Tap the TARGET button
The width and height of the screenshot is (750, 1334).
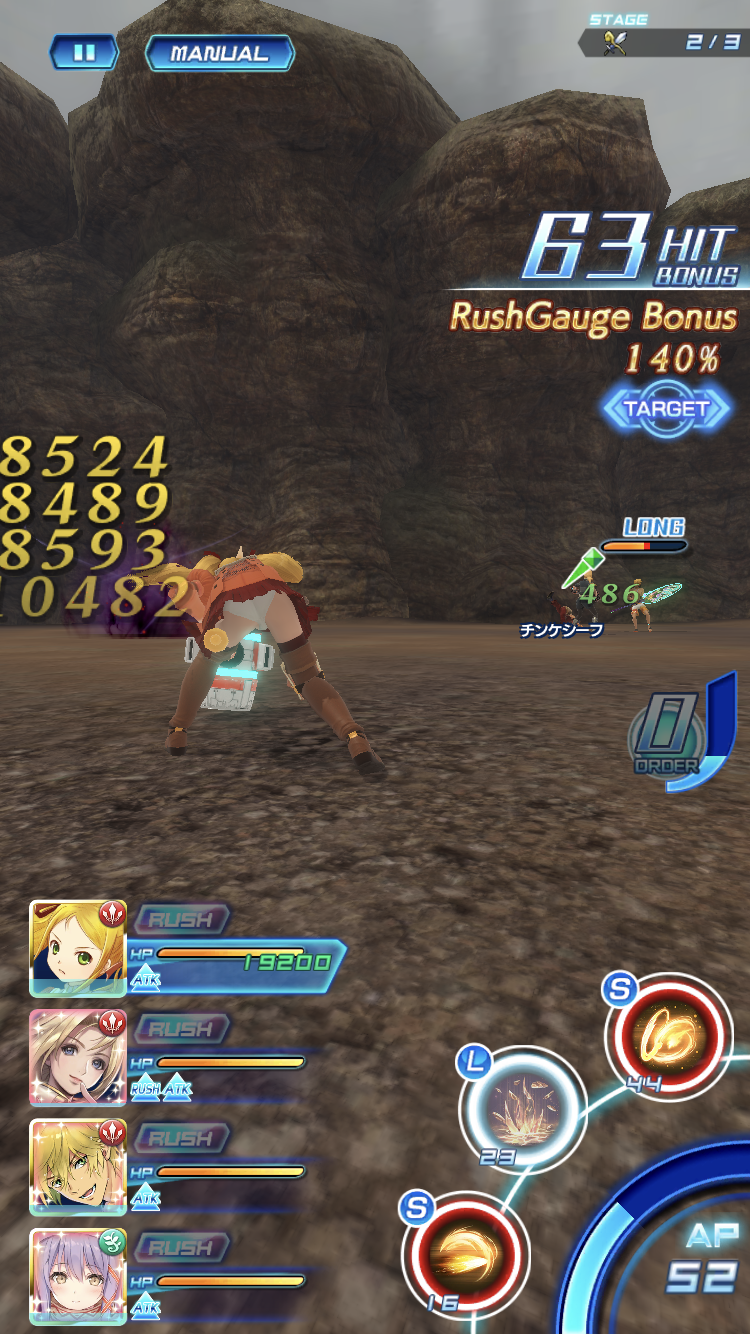tap(666, 409)
